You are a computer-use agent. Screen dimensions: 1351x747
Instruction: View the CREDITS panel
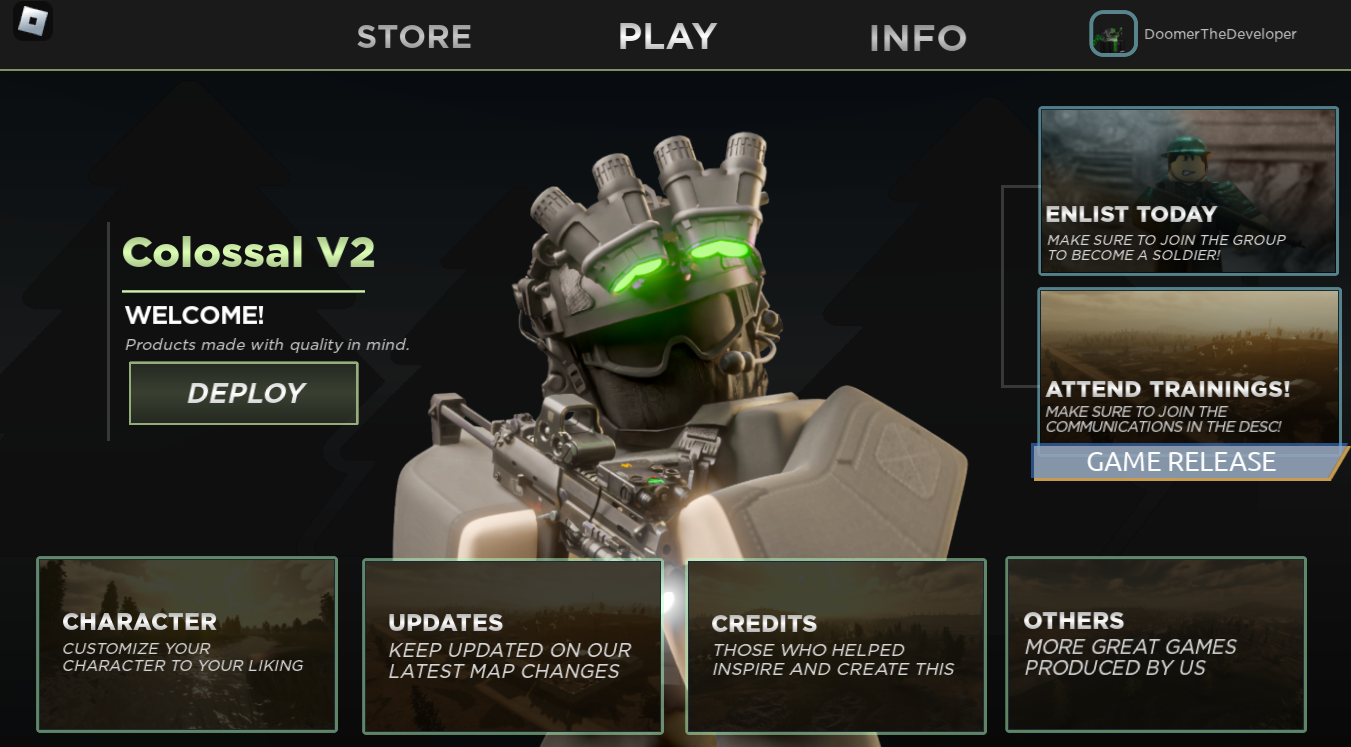[x=836, y=645]
